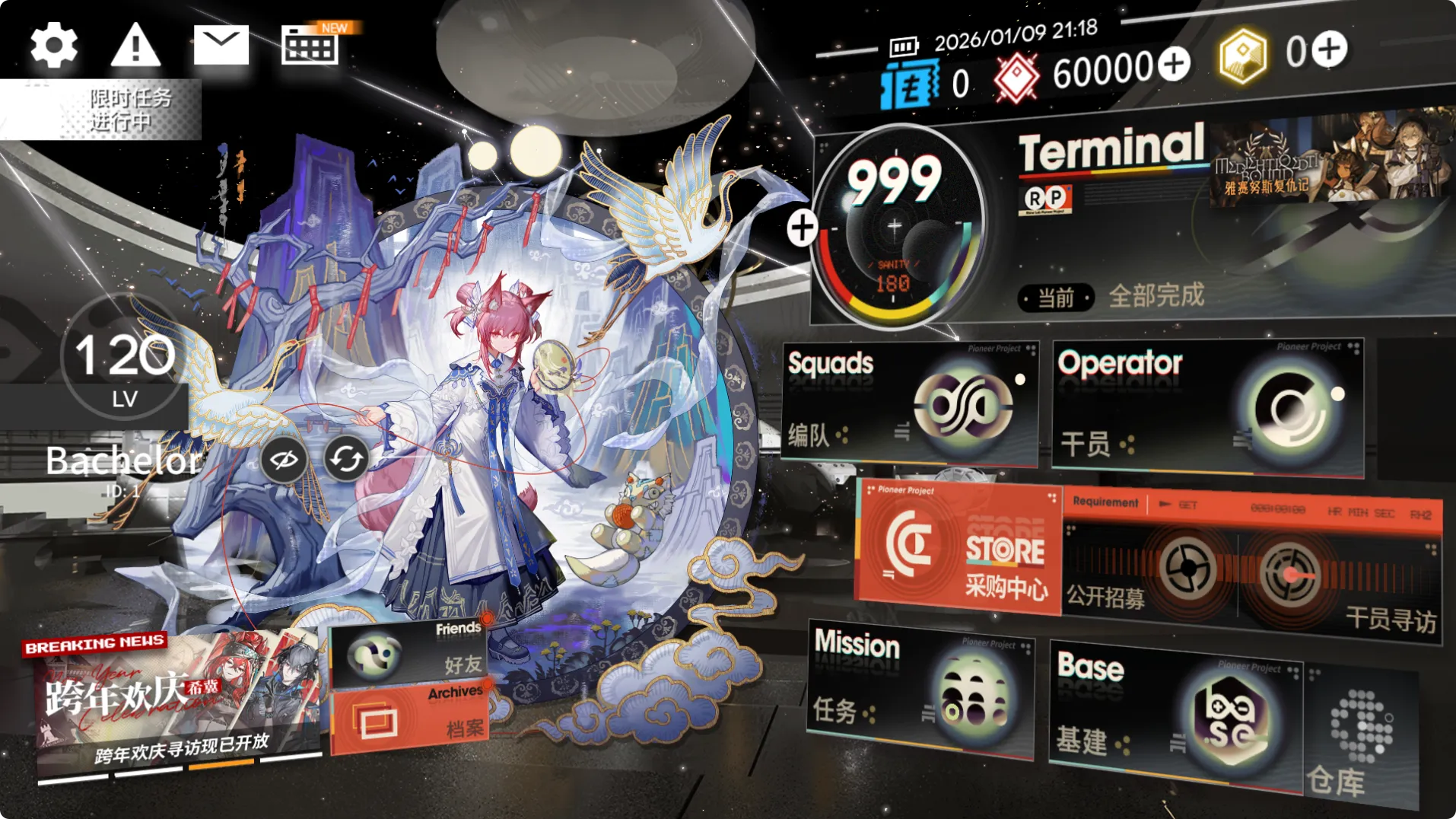
Task: Add Originite Prime with the plus button
Action: pos(1329,50)
